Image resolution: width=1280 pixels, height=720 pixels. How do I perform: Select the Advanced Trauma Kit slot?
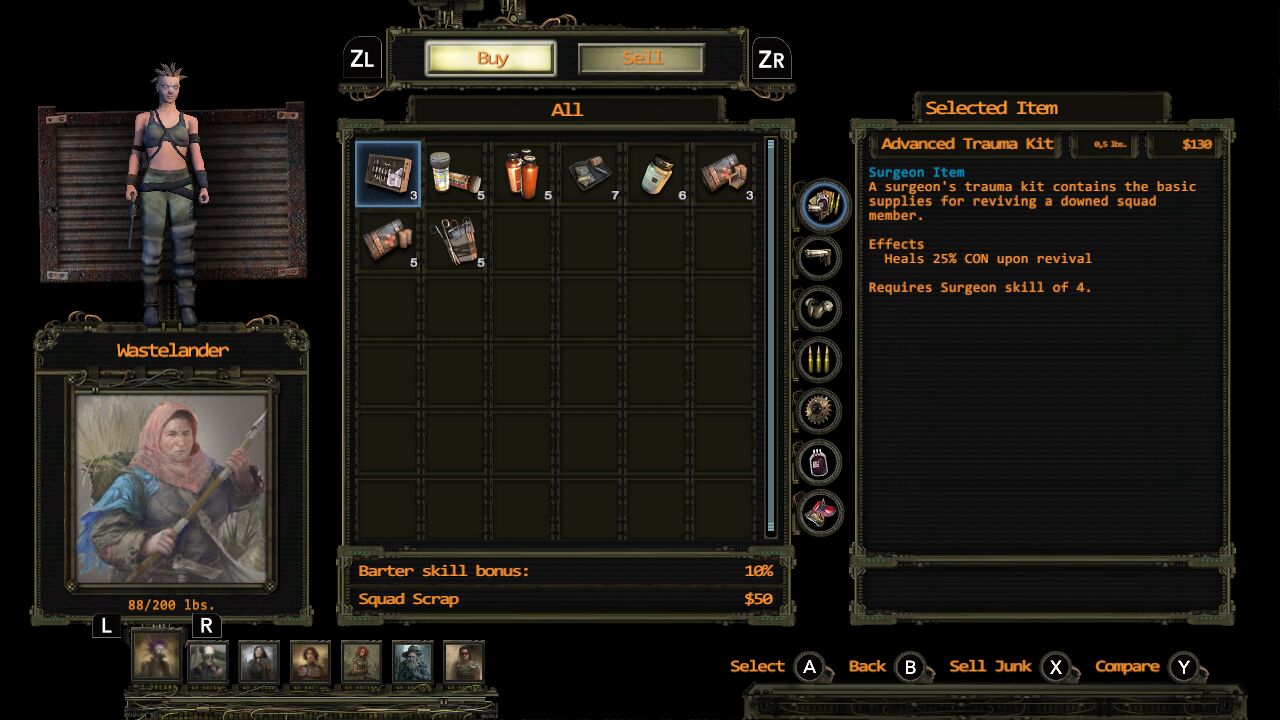[x=388, y=173]
